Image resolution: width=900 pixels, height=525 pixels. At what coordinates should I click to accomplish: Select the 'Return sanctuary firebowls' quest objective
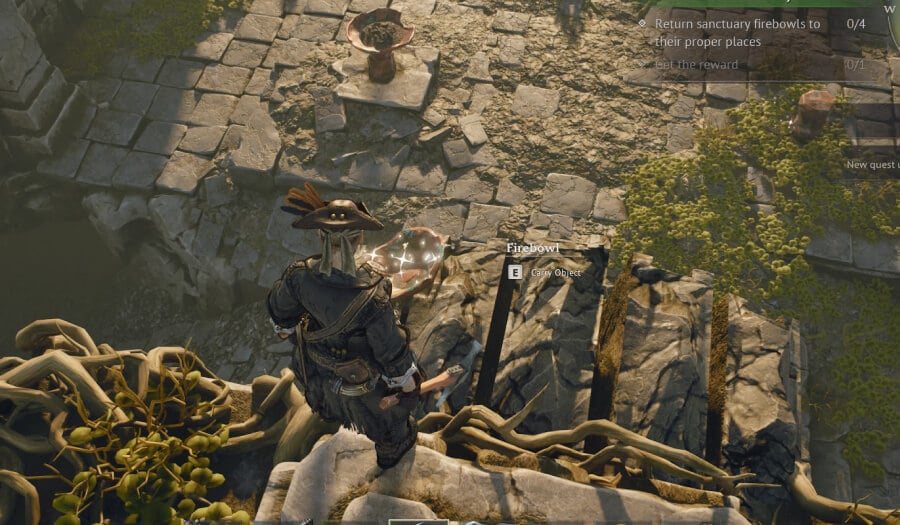tap(737, 32)
